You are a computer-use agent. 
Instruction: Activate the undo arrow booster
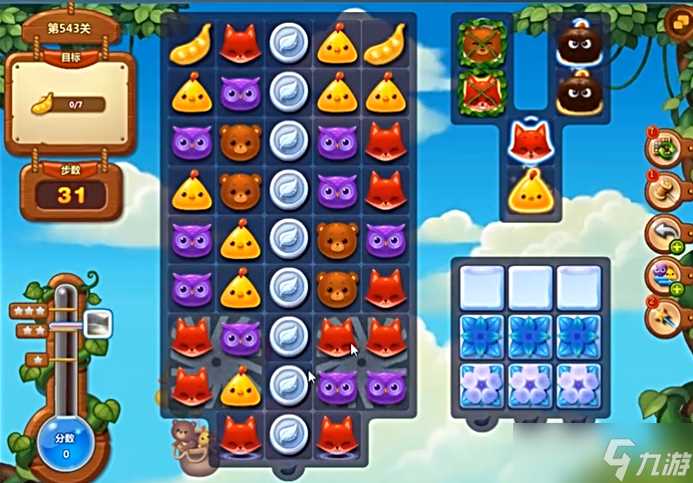(x=664, y=232)
